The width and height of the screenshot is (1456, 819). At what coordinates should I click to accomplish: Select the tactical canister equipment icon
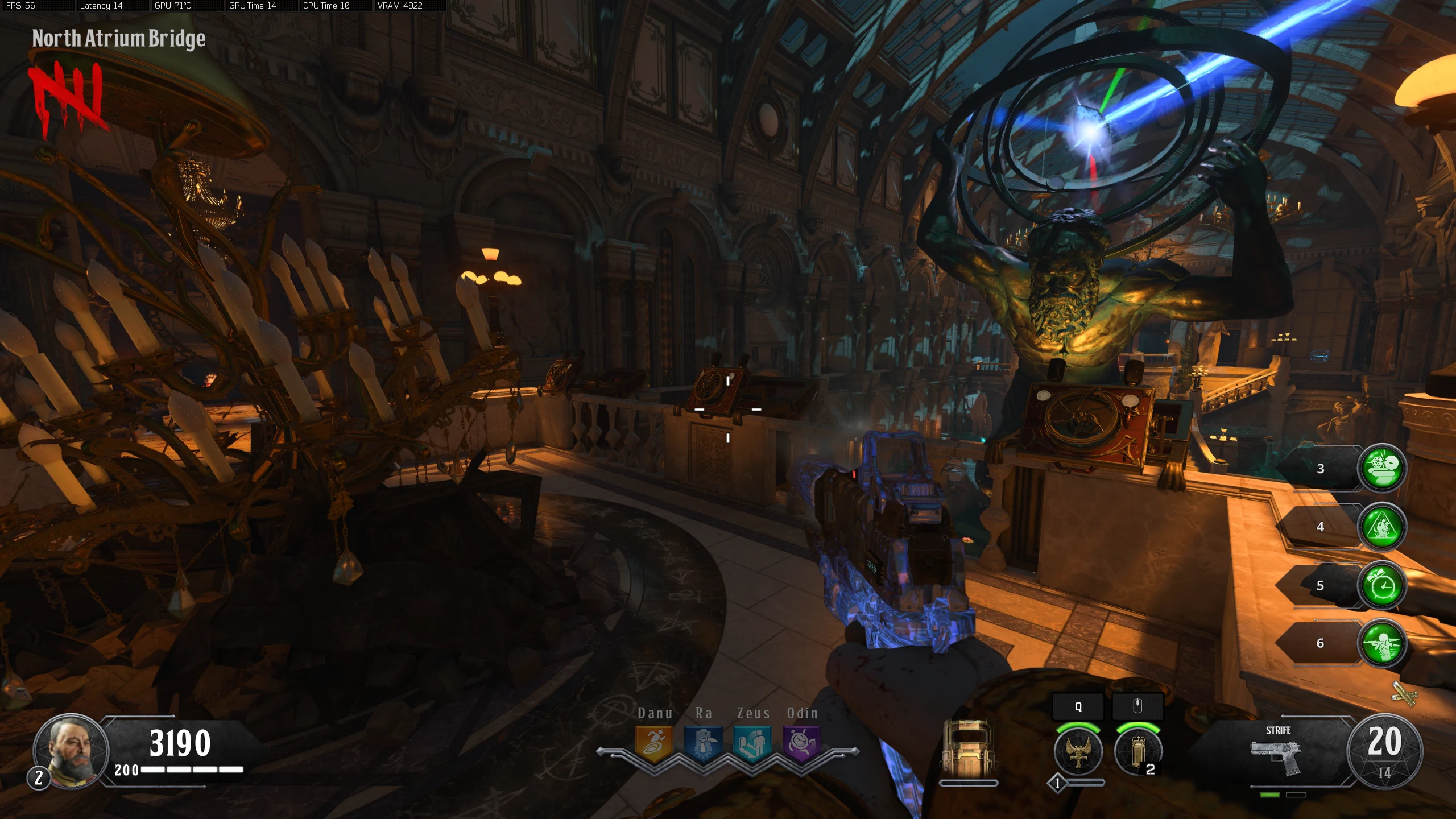(1137, 752)
